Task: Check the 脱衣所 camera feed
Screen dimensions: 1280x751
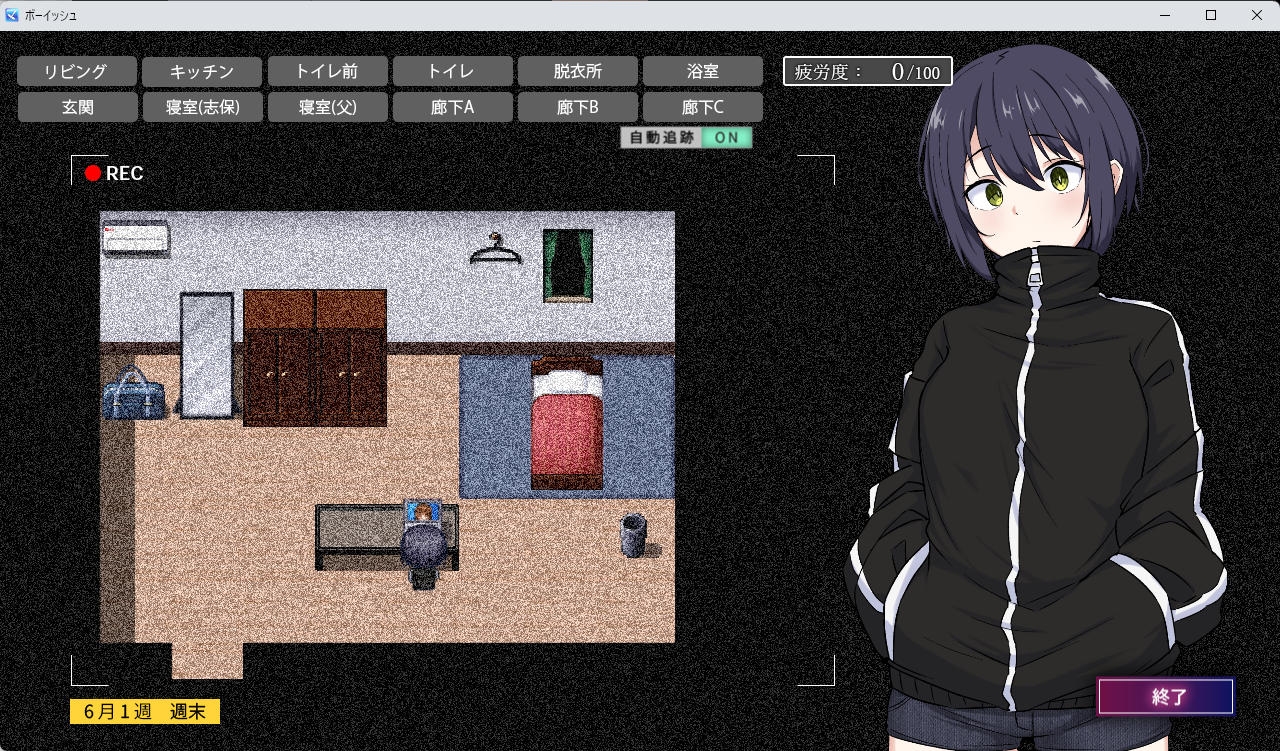Action: pyautogui.click(x=577, y=71)
